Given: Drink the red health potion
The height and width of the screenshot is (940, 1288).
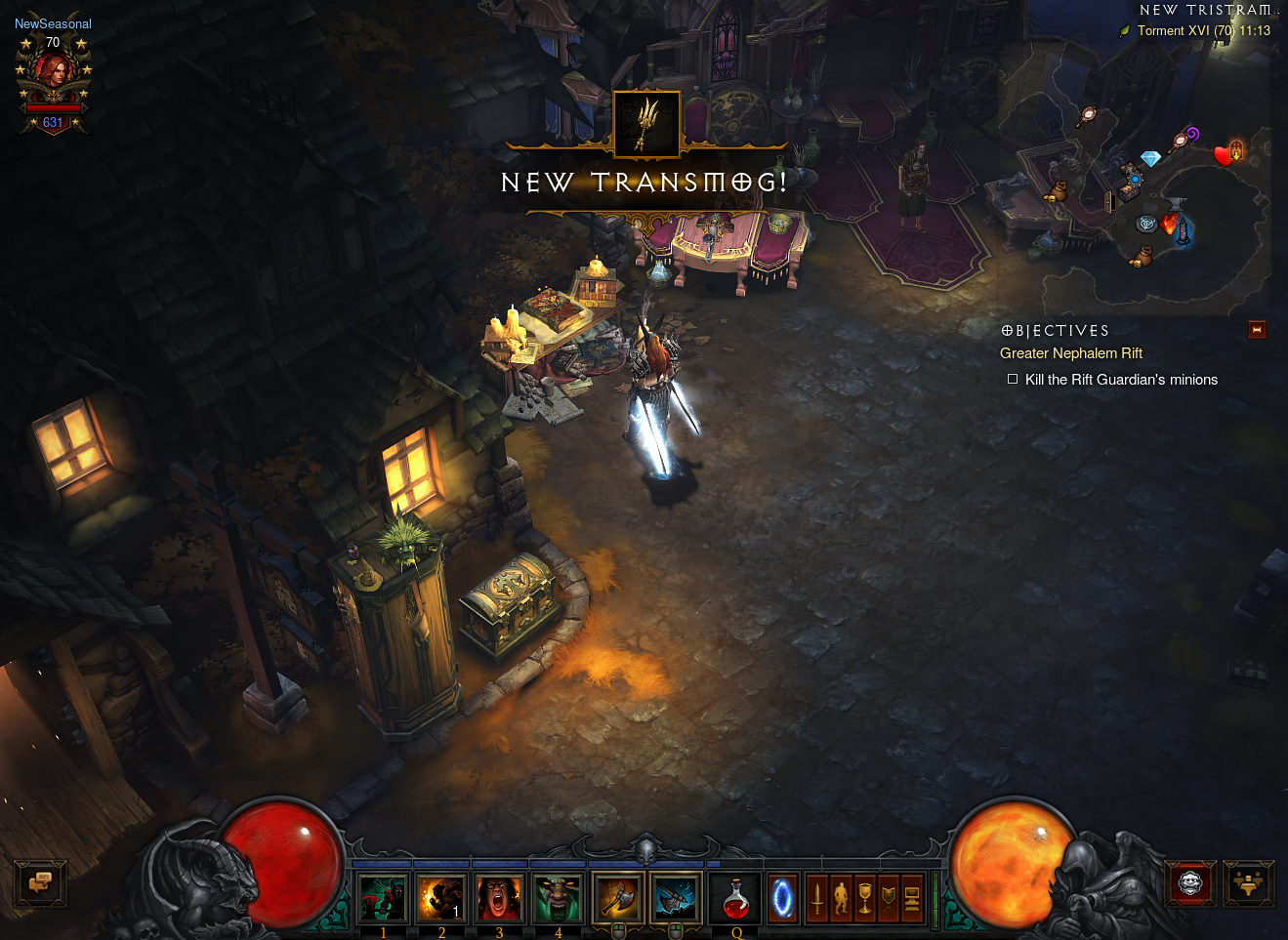Looking at the screenshot, I should (x=736, y=898).
